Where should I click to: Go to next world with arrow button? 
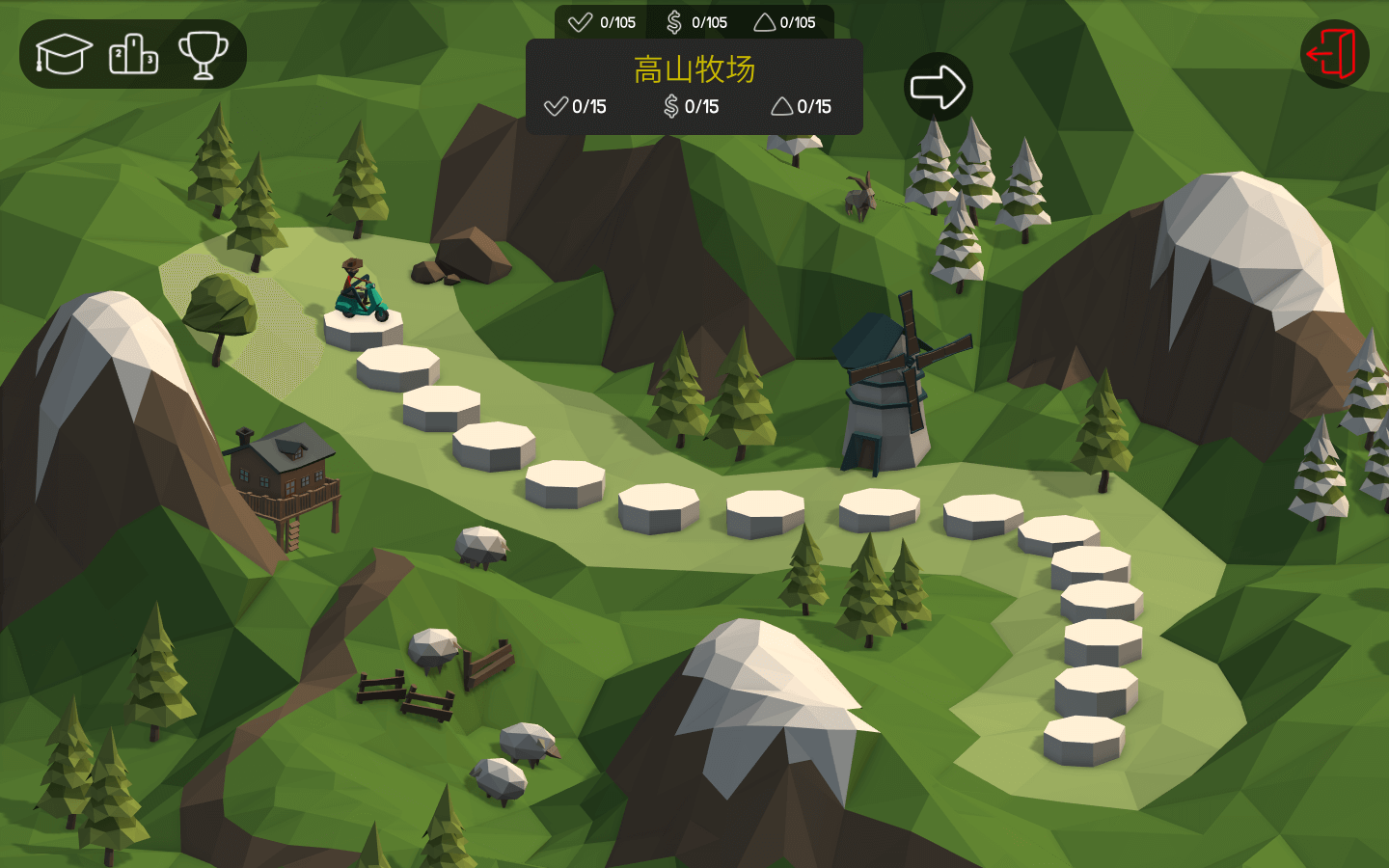coord(938,87)
